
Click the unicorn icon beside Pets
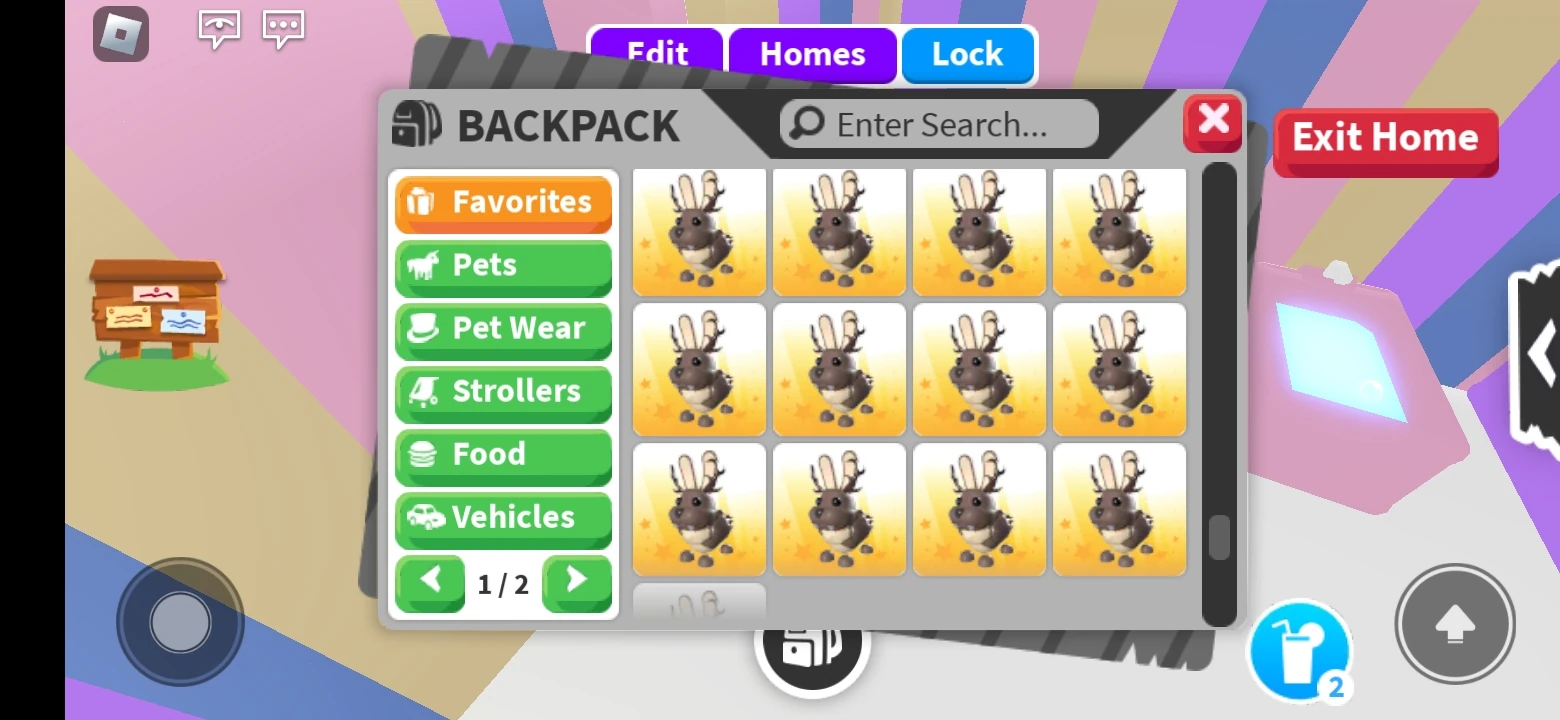coord(424,265)
